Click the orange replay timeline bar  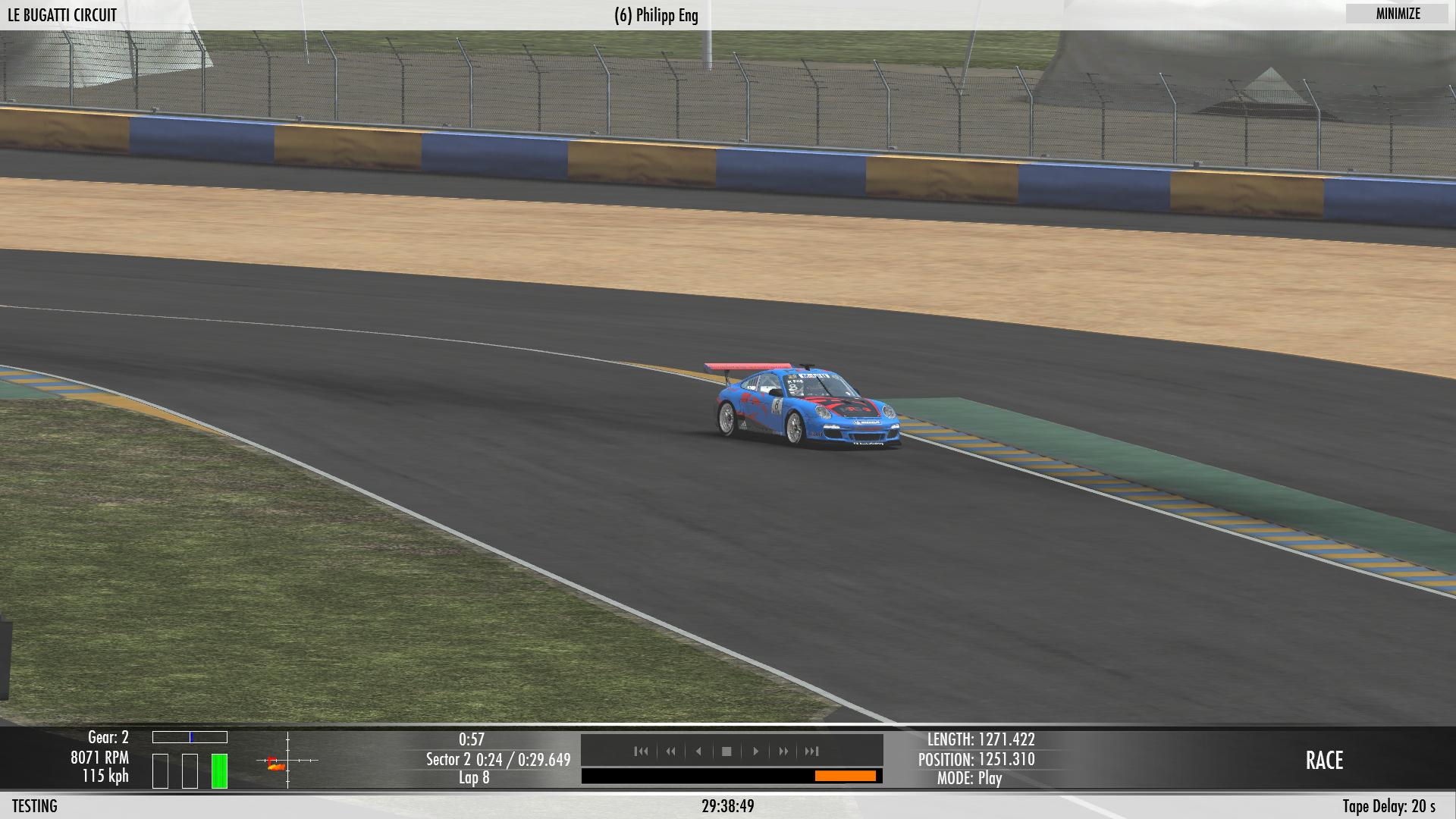[x=845, y=776]
